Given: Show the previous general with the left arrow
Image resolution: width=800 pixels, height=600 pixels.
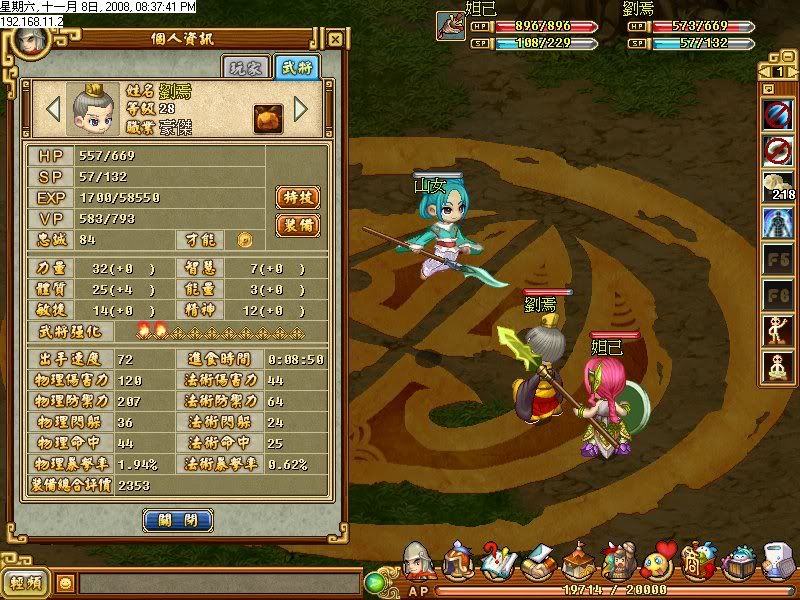Looking at the screenshot, I should (52, 108).
